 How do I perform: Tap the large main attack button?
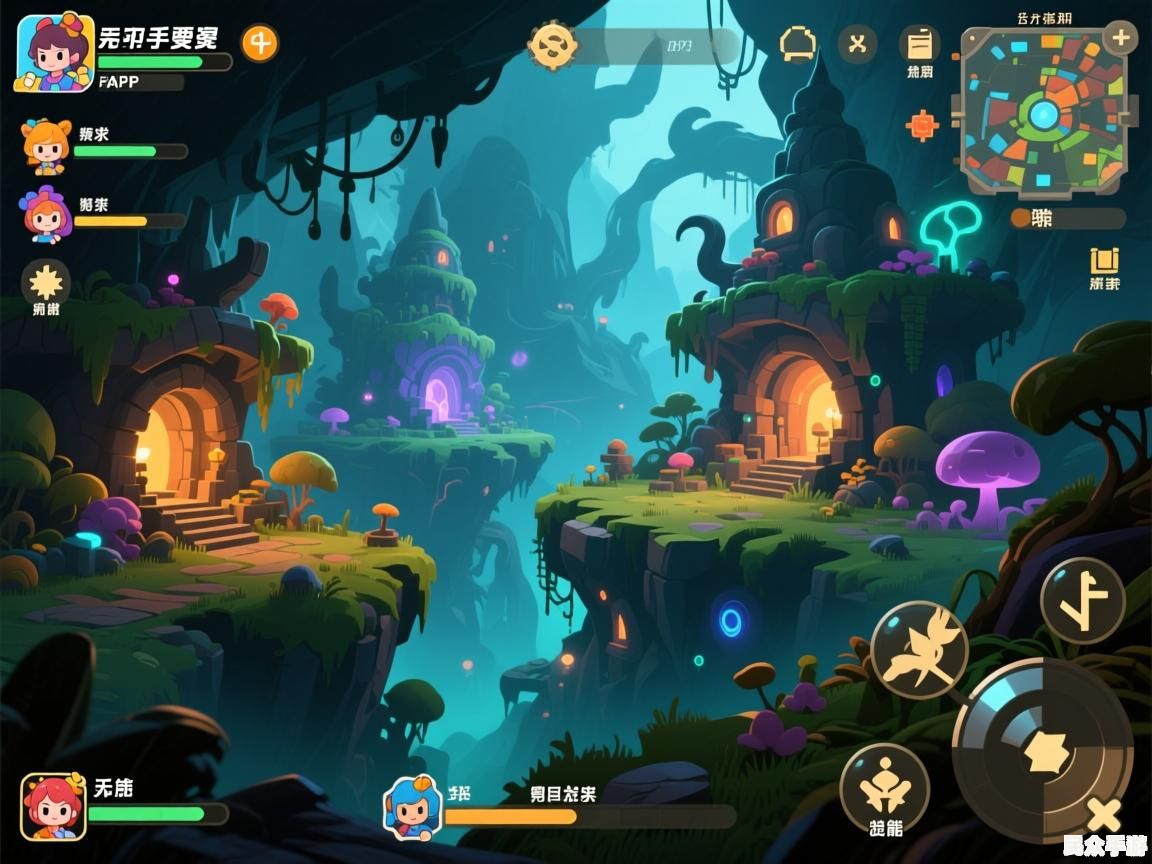(x=1042, y=750)
